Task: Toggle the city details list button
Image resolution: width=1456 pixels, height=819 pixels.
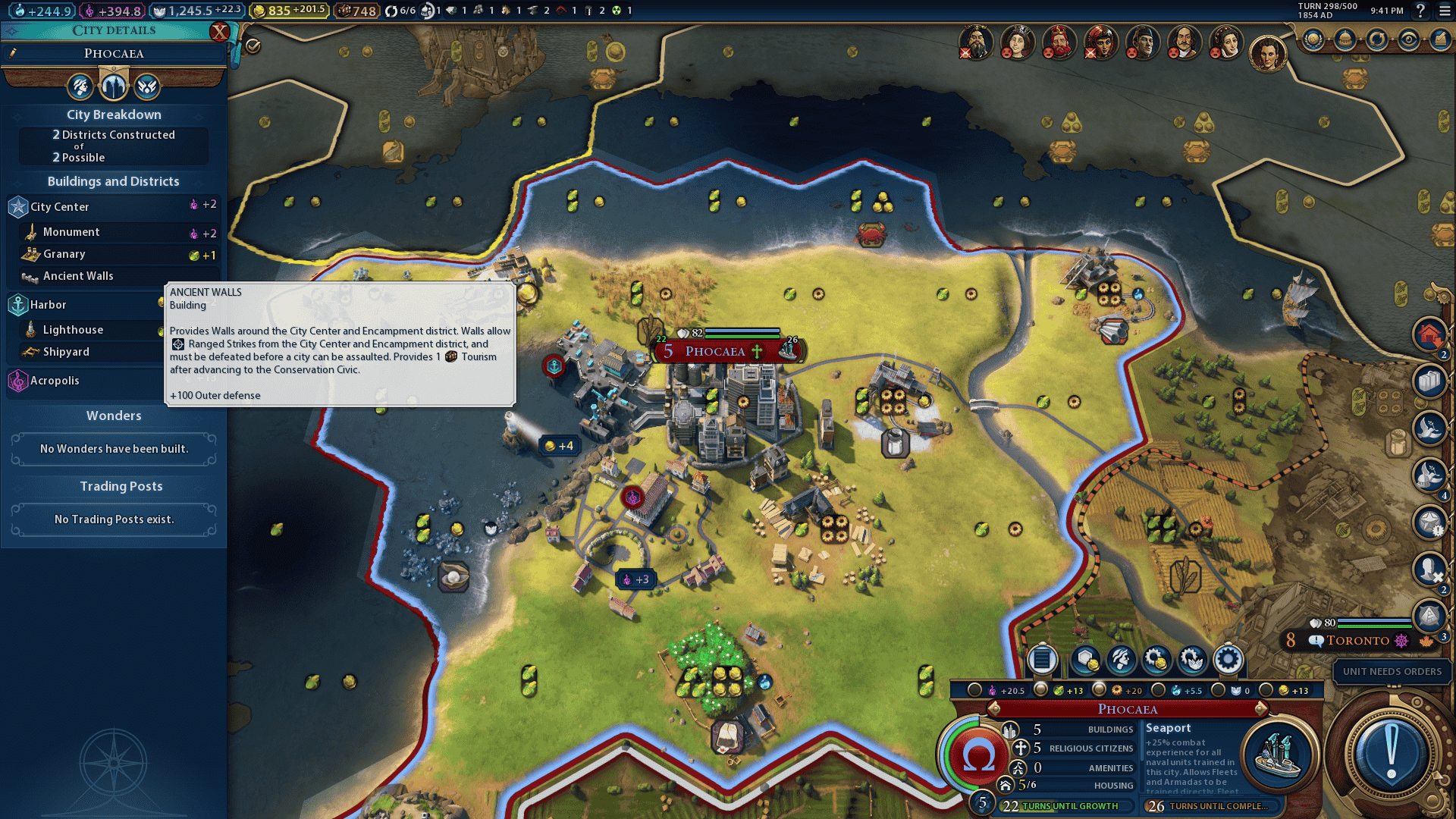Action: (1042, 660)
